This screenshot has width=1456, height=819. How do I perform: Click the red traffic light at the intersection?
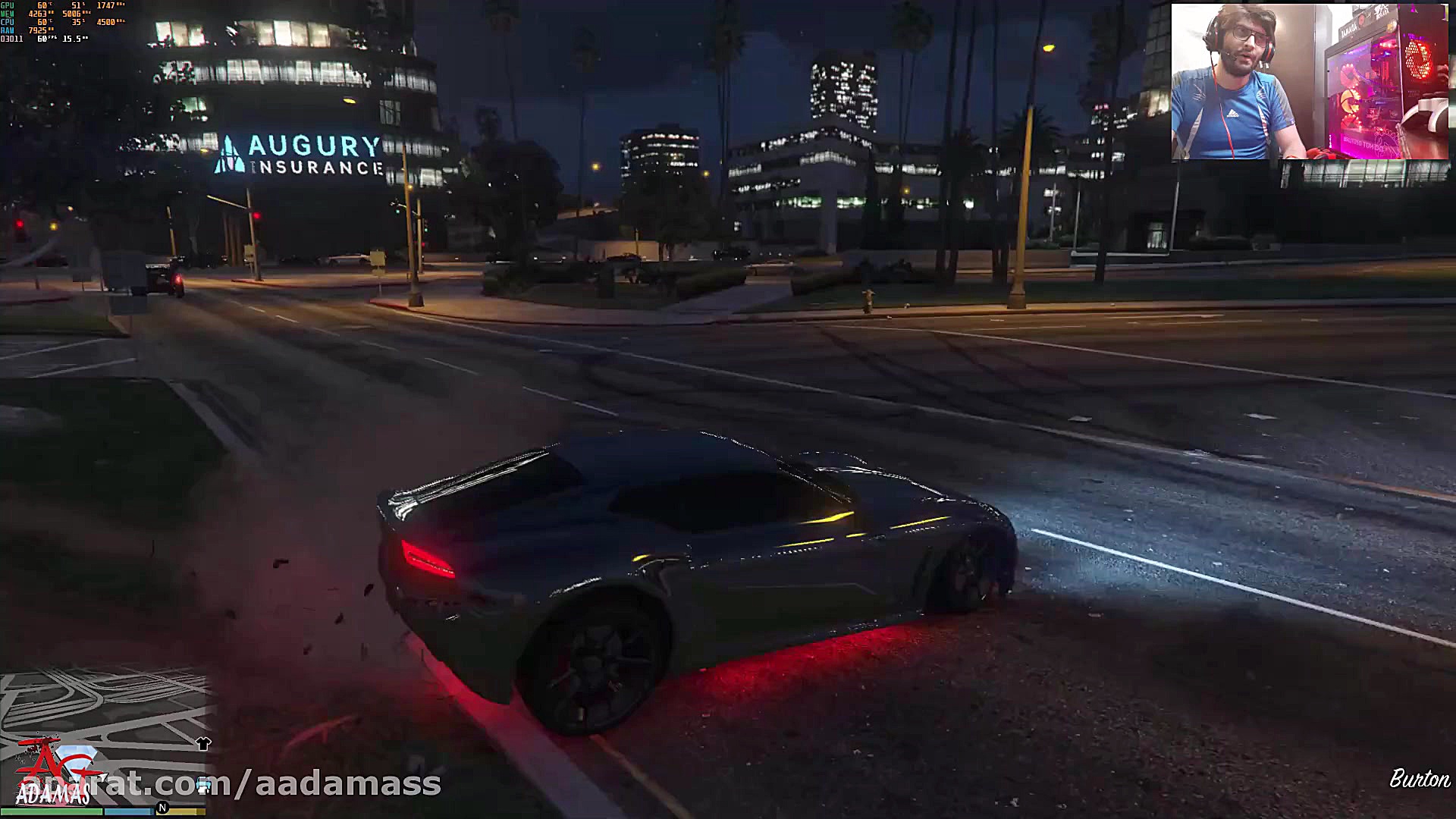coord(257,215)
